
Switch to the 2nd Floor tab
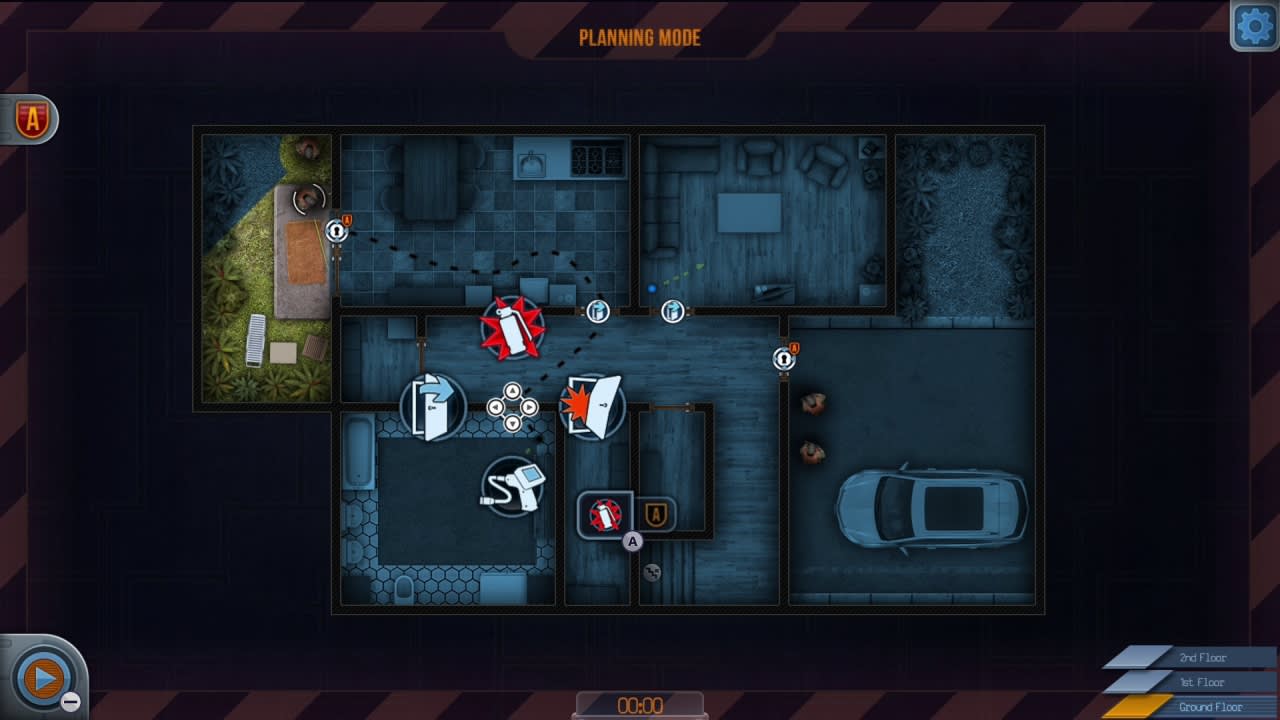pyautogui.click(x=1205, y=658)
